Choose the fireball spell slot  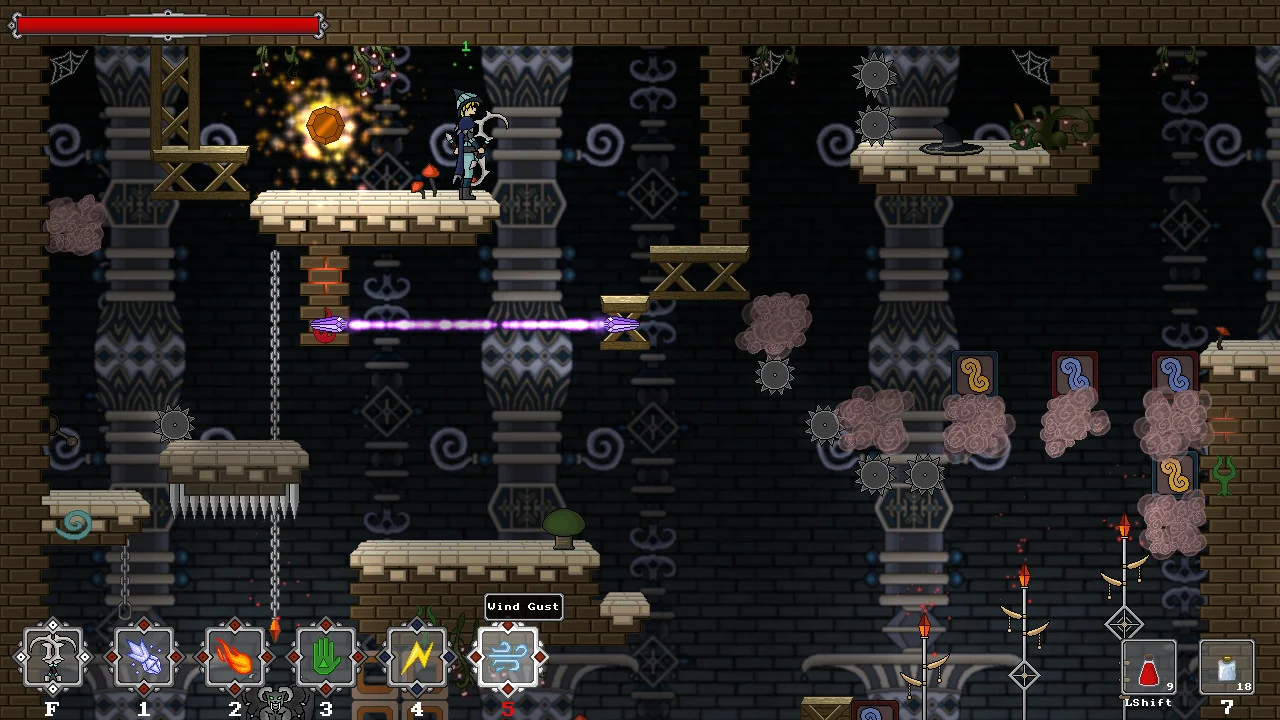click(x=235, y=657)
